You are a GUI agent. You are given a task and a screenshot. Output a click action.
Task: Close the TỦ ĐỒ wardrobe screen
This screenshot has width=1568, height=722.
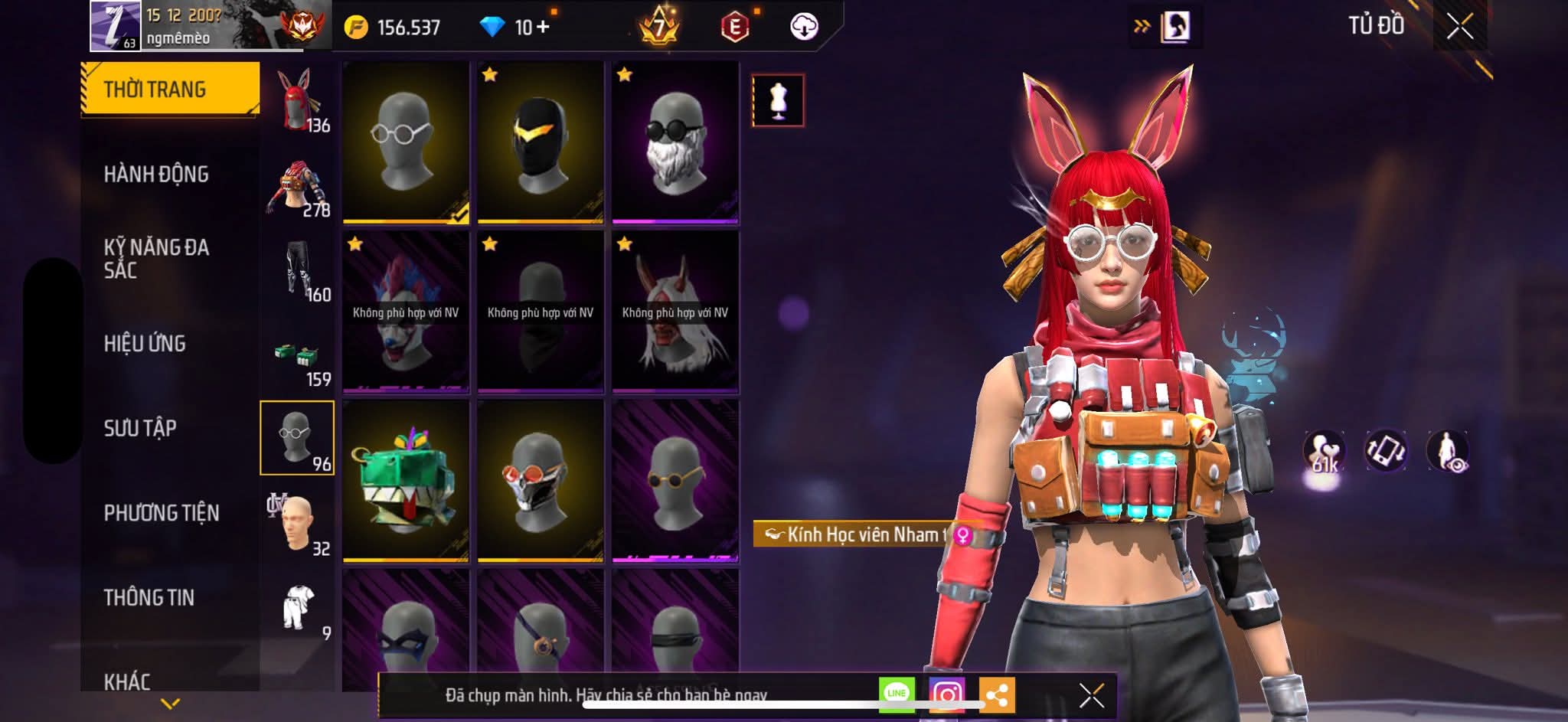pyautogui.click(x=1459, y=27)
